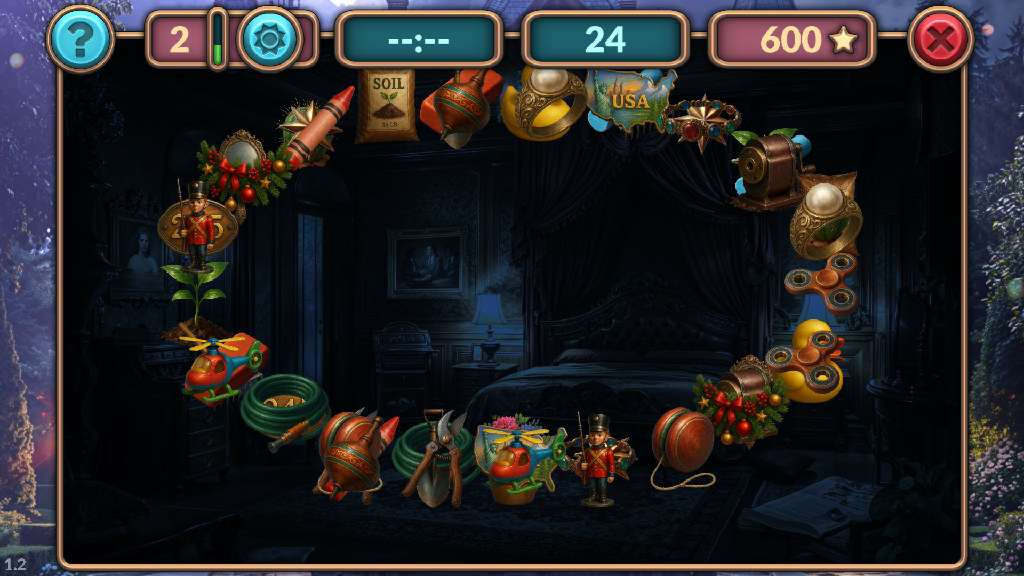Select the SOIL bag item
This screenshot has width=1024, height=576.
[386, 103]
